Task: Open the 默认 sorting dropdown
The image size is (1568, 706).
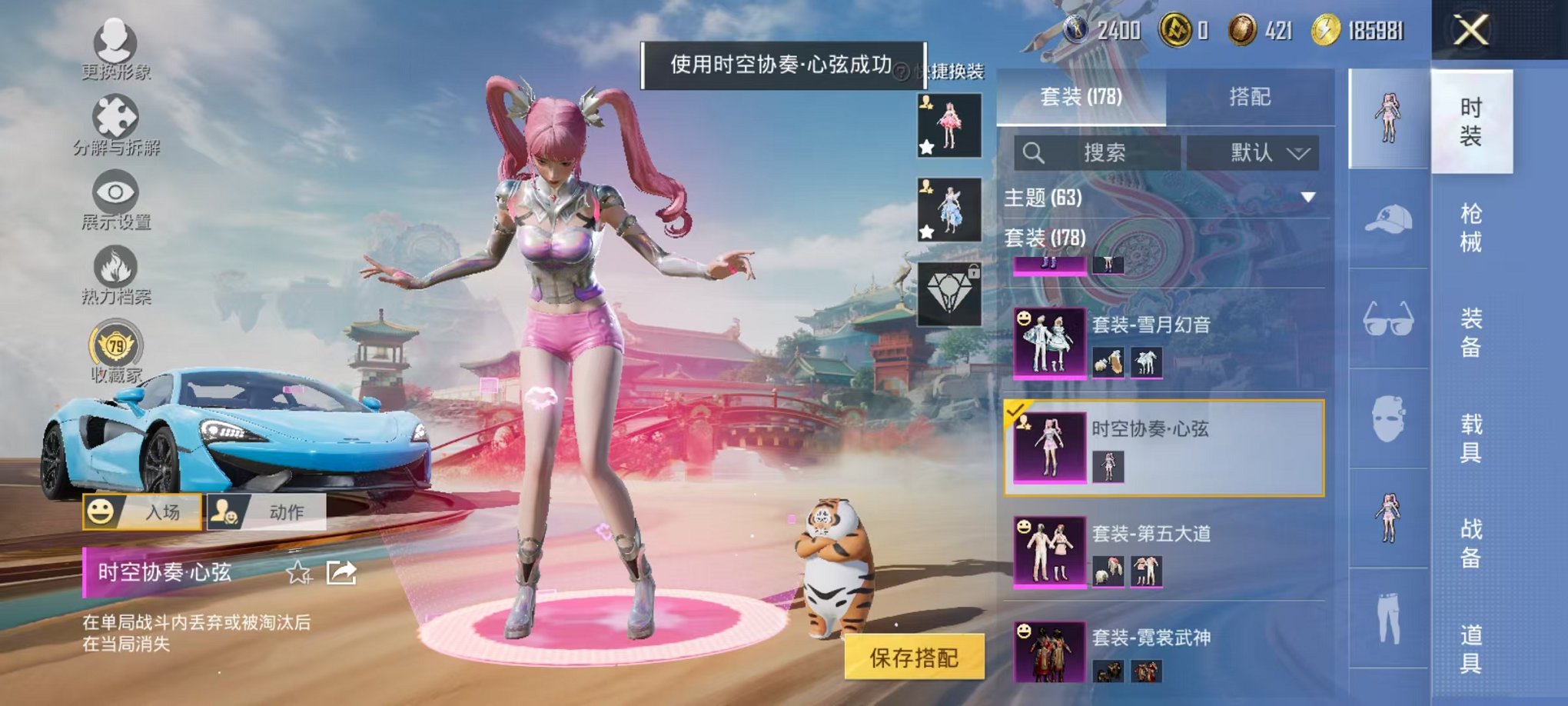Action: (x=1253, y=152)
